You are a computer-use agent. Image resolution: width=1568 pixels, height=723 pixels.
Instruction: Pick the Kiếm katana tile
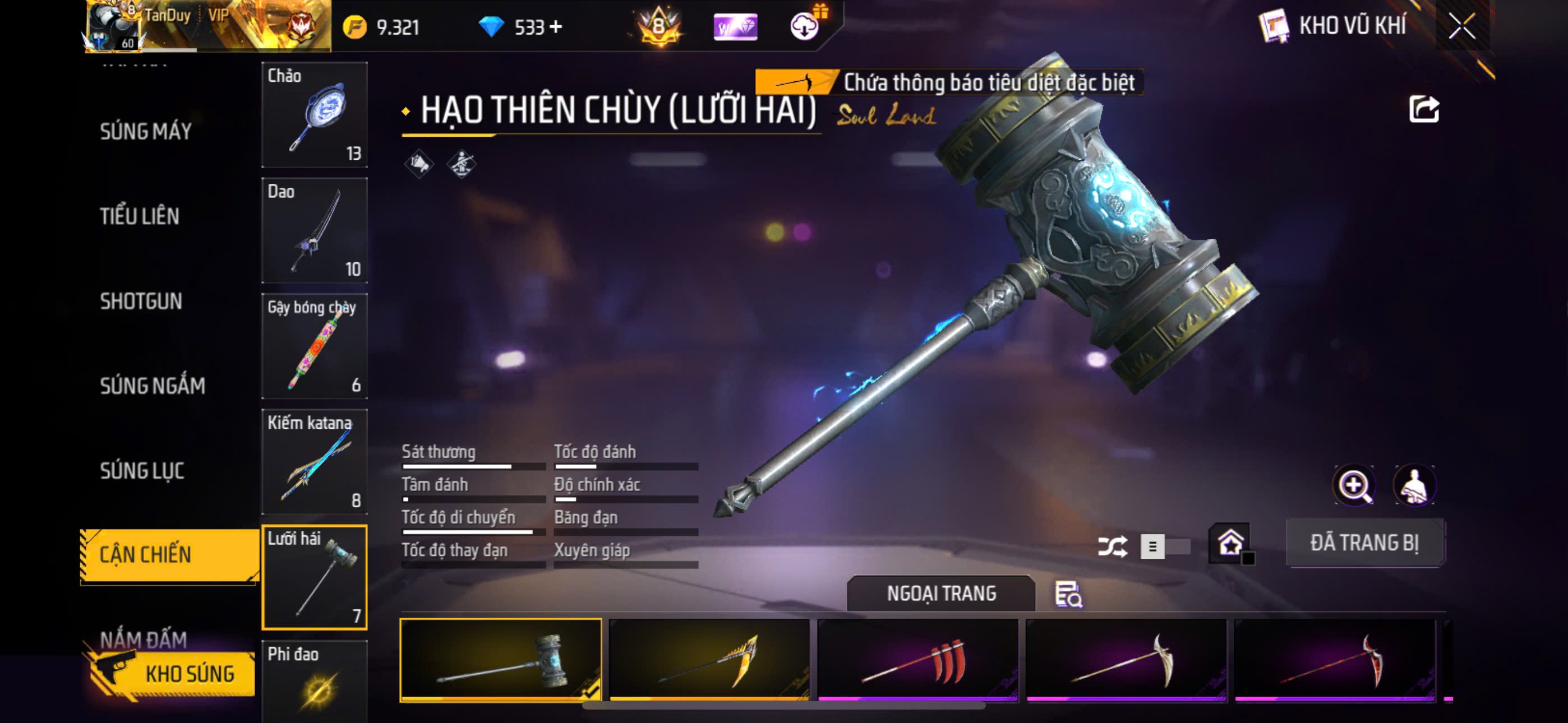(x=314, y=461)
